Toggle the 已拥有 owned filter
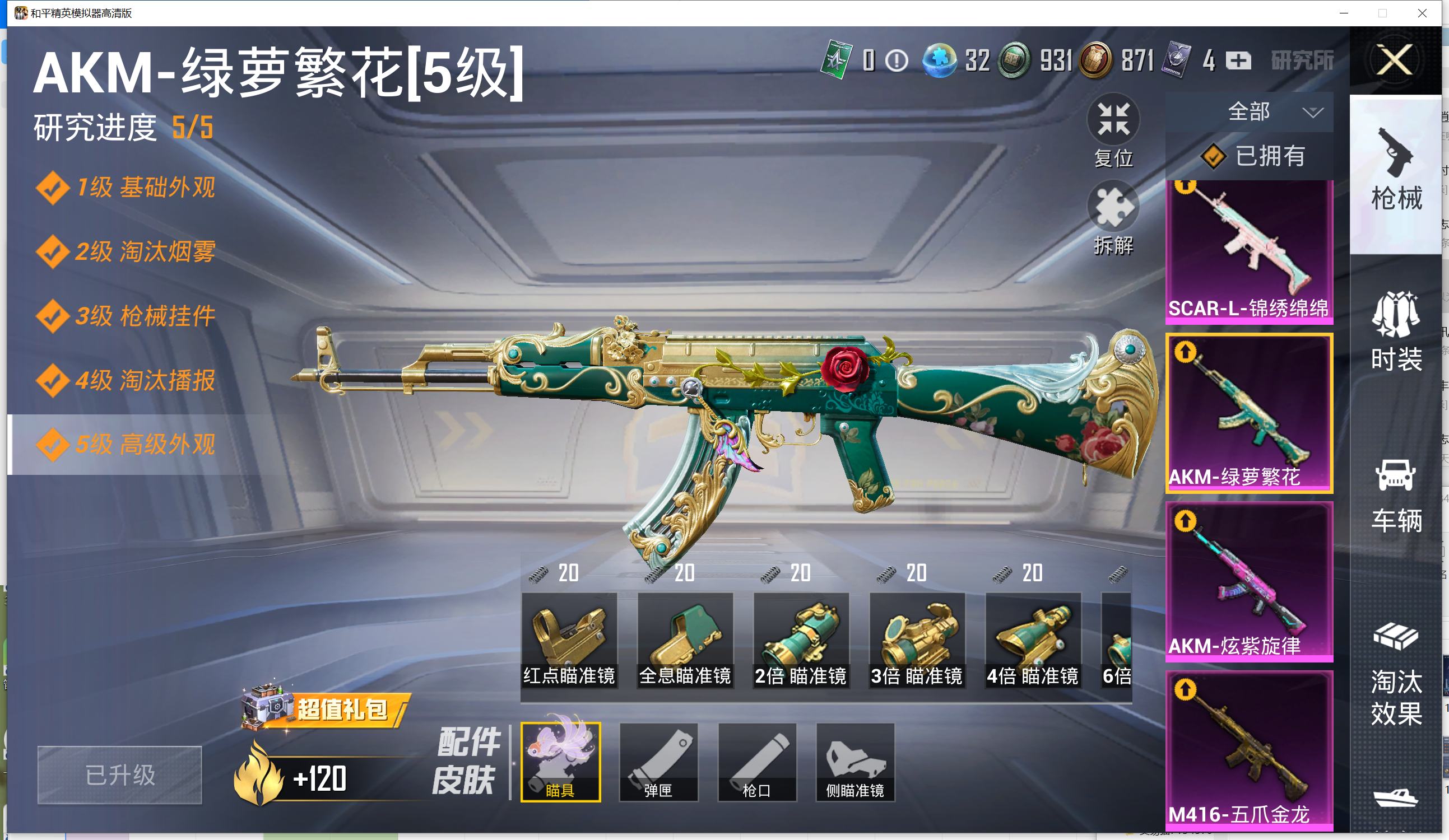This screenshot has width=1449, height=840. click(1253, 156)
